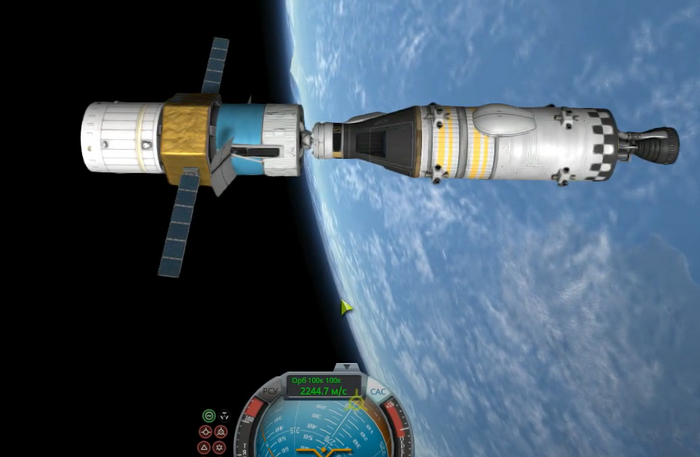Activate the retrograde hold SAS mode
700x457 pixels.
221,431
